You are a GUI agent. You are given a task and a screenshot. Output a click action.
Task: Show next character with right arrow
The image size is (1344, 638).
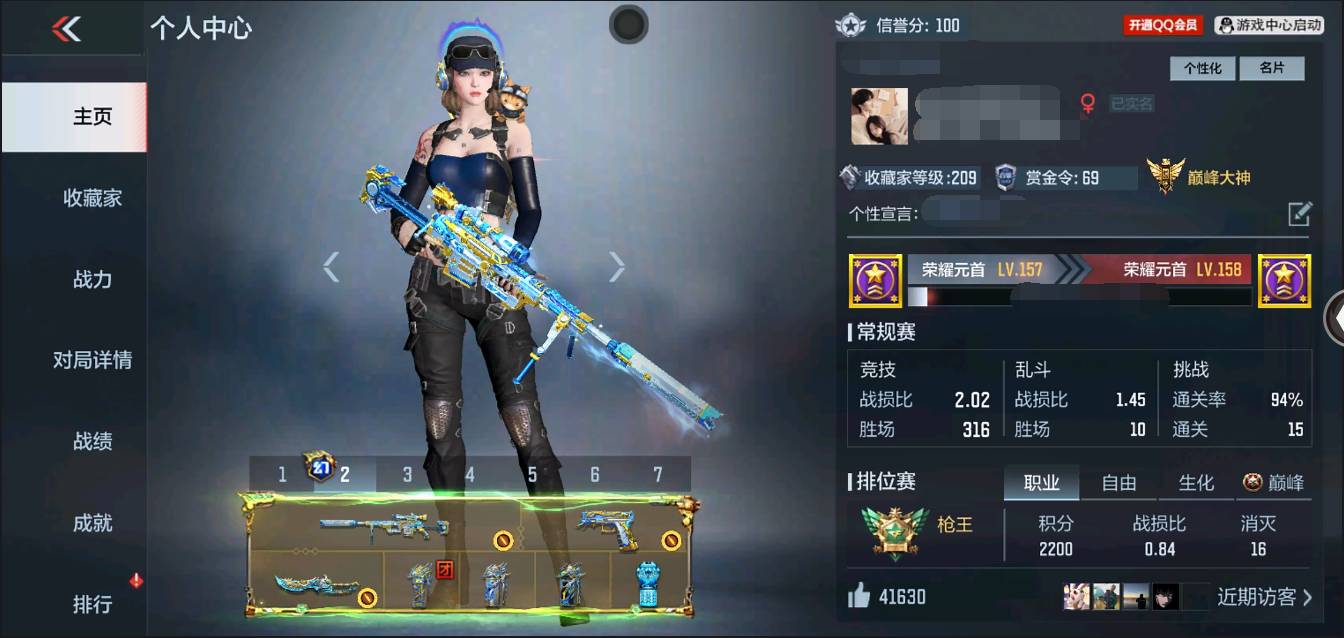tap(617, 266)
